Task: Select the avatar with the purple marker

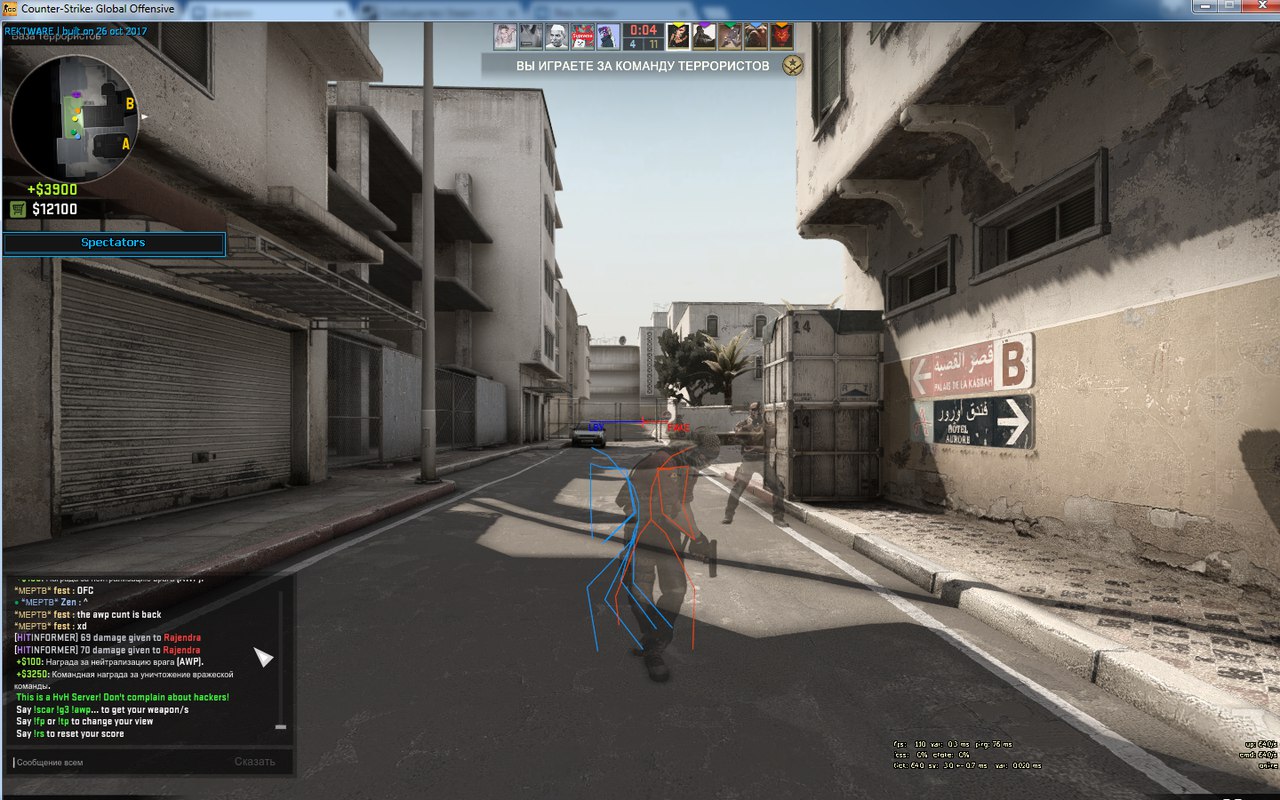Action: [x=705, y=36]
